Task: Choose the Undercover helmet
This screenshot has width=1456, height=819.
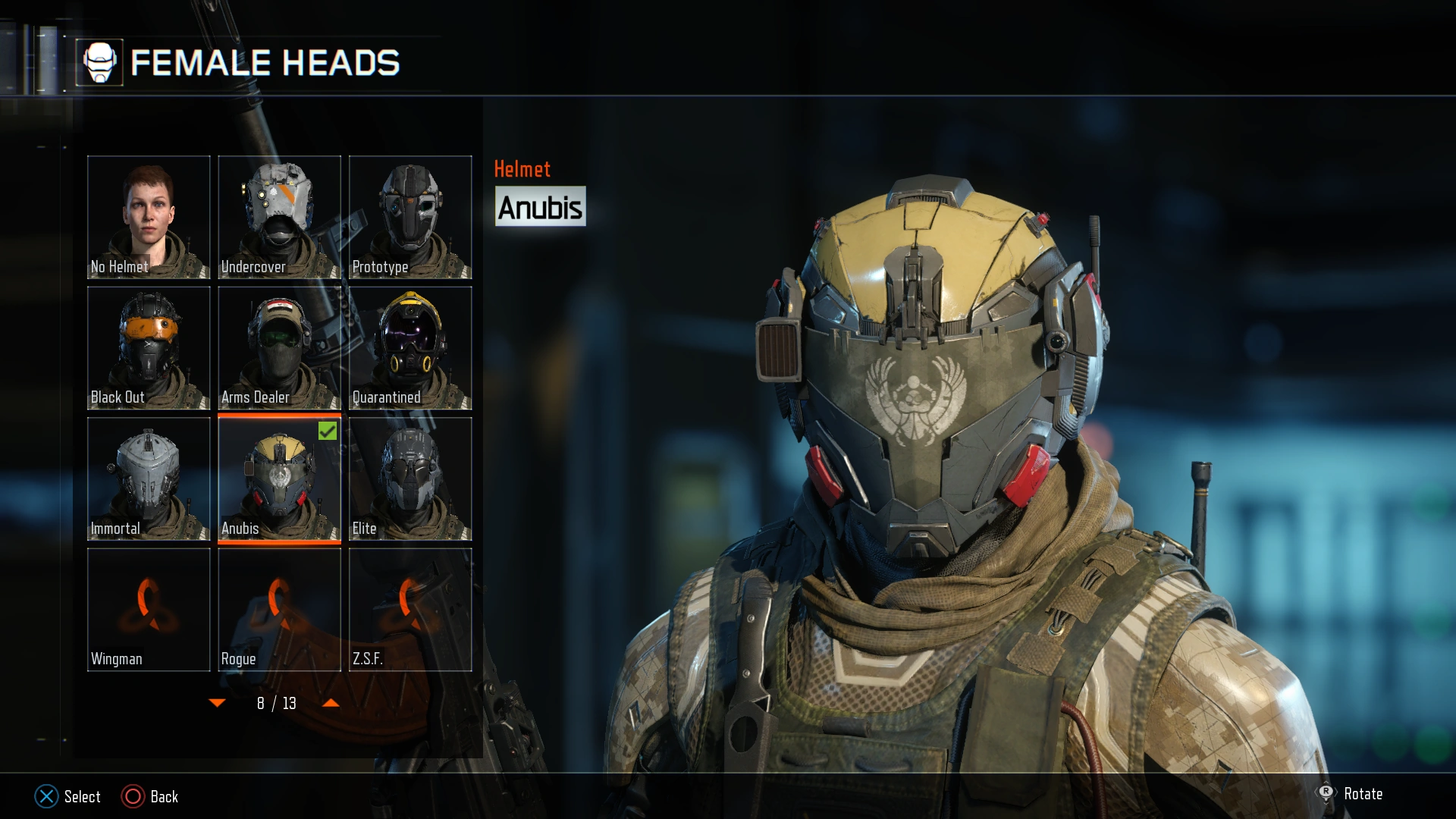Action: click(x=279, y=217)
